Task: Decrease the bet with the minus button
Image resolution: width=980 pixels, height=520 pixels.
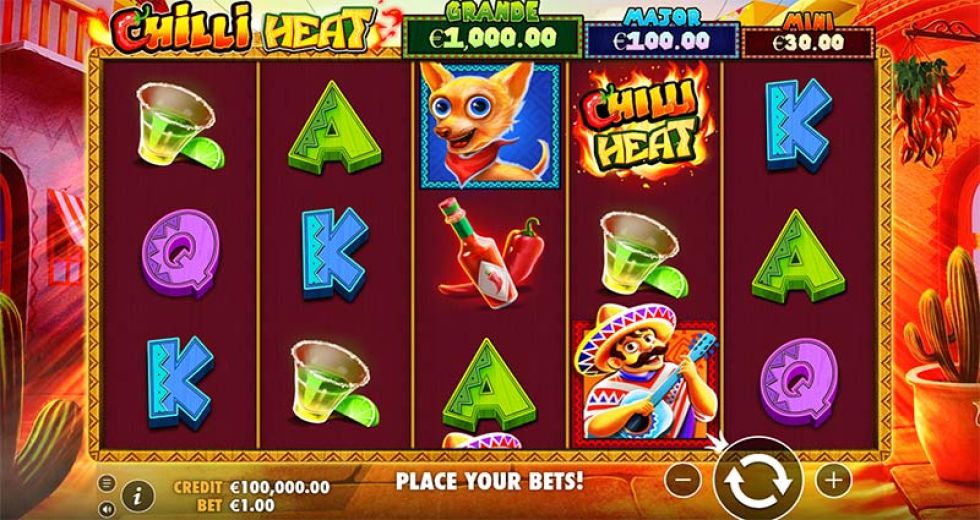Action: (x=682, y=479)
